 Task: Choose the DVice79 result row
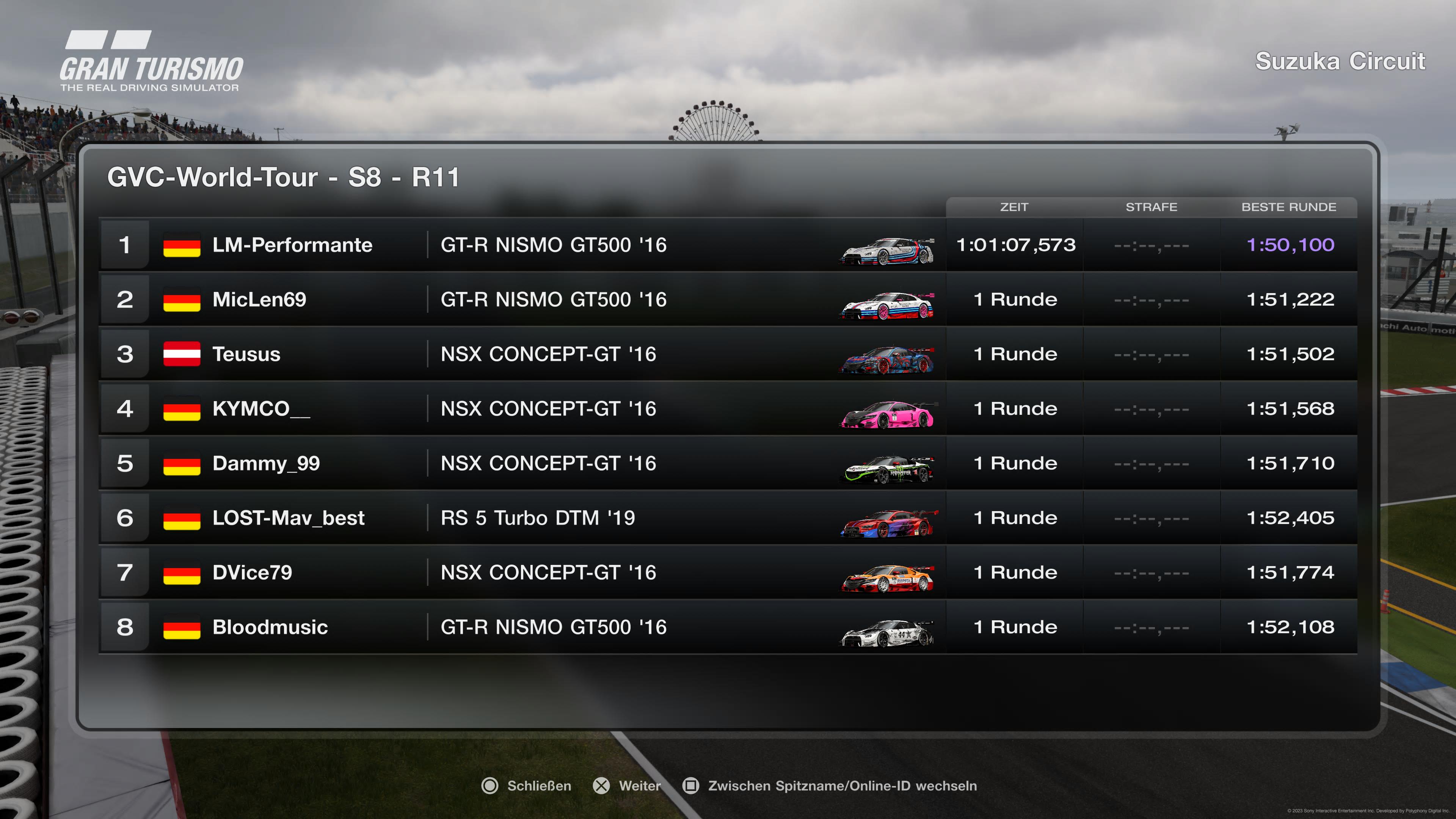pos(728,573)
